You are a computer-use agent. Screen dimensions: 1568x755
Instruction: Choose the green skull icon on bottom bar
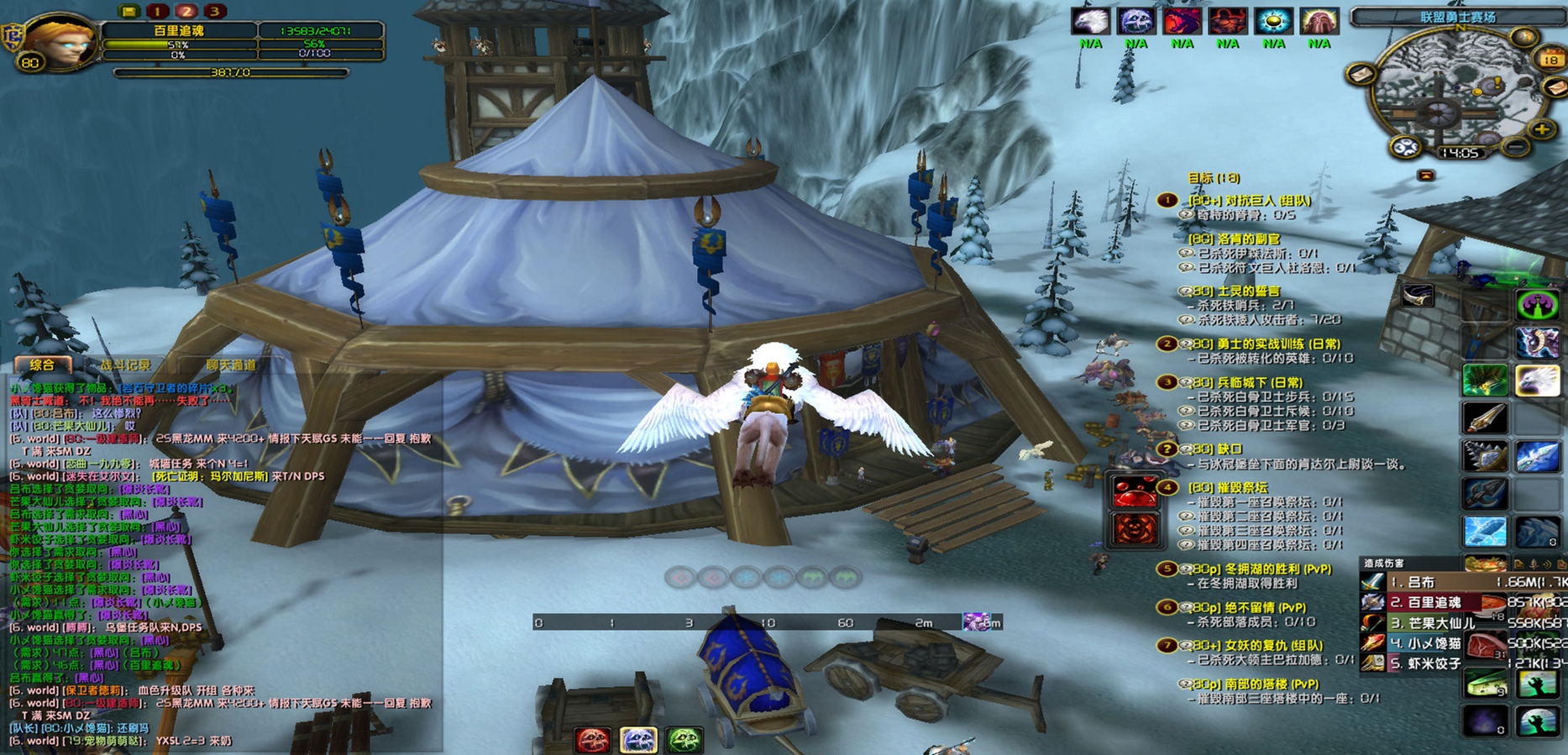tap(684, 740)
